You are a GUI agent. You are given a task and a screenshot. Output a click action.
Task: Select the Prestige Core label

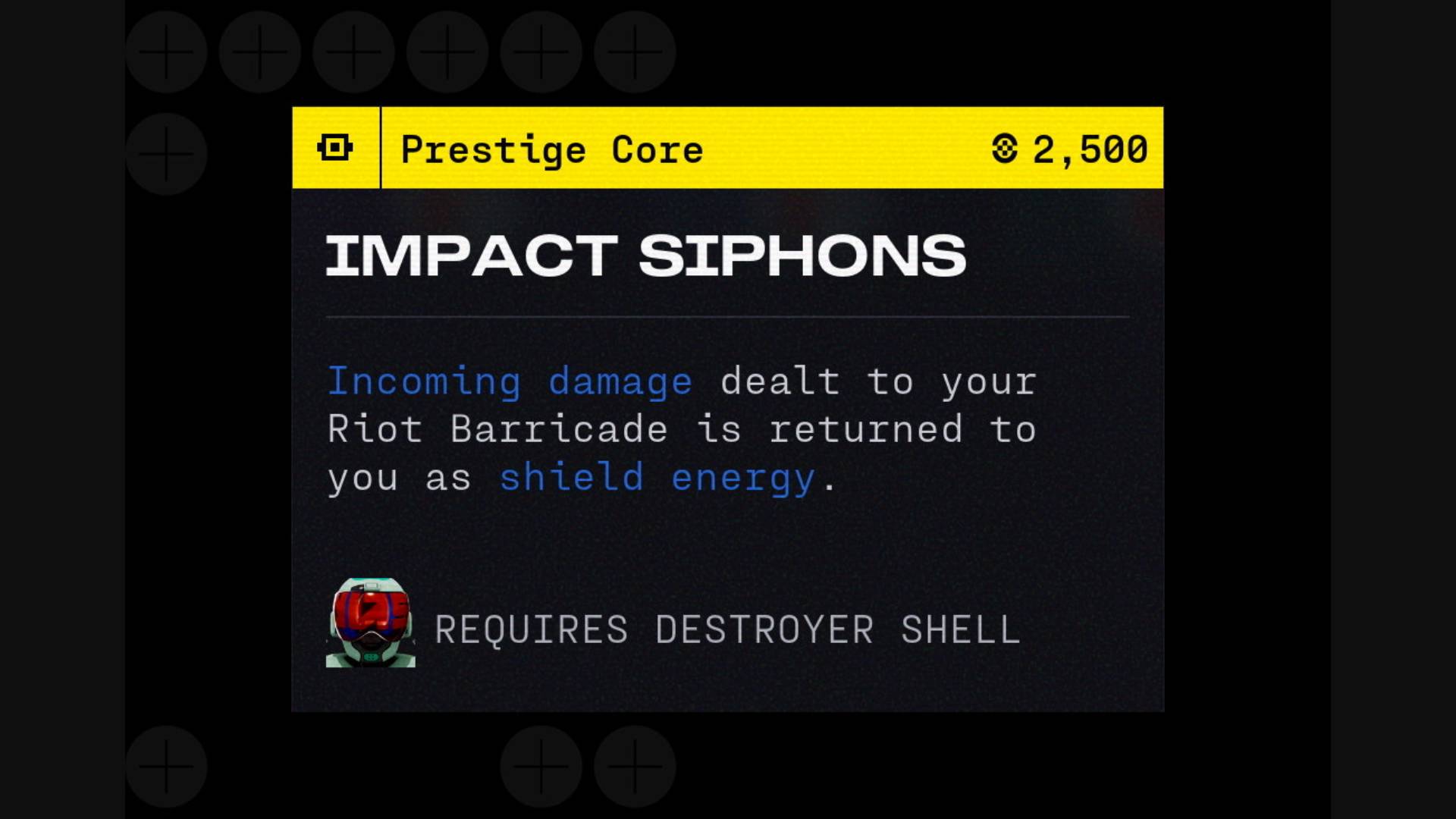551,149
